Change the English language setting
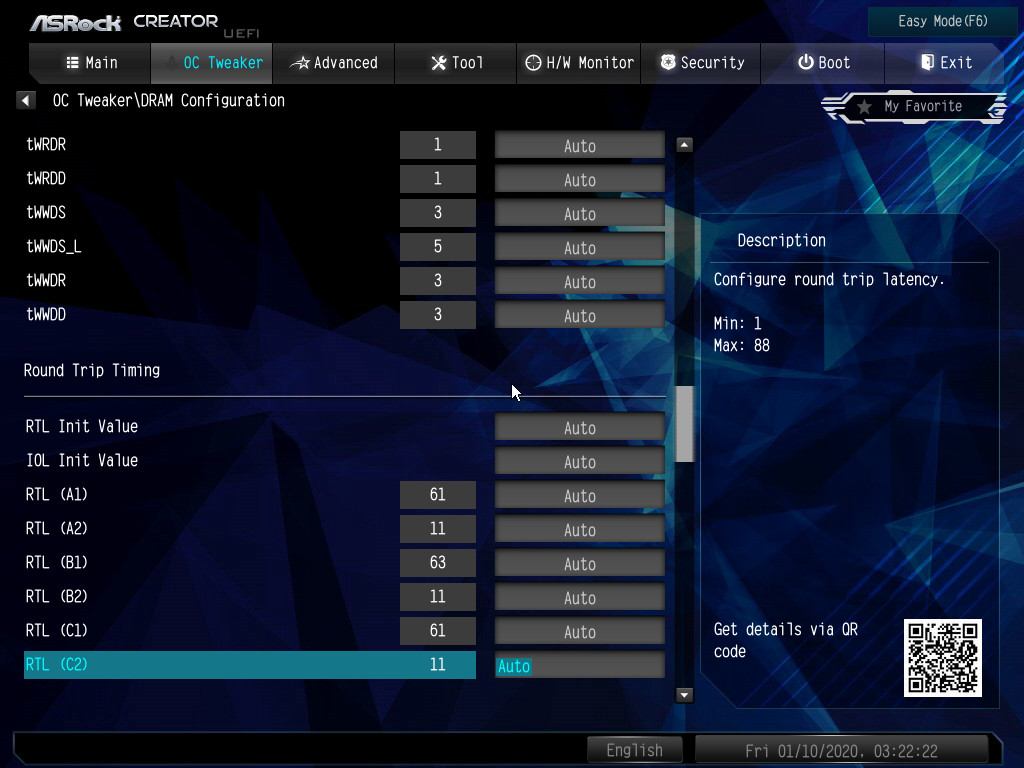 pos(634,750)
